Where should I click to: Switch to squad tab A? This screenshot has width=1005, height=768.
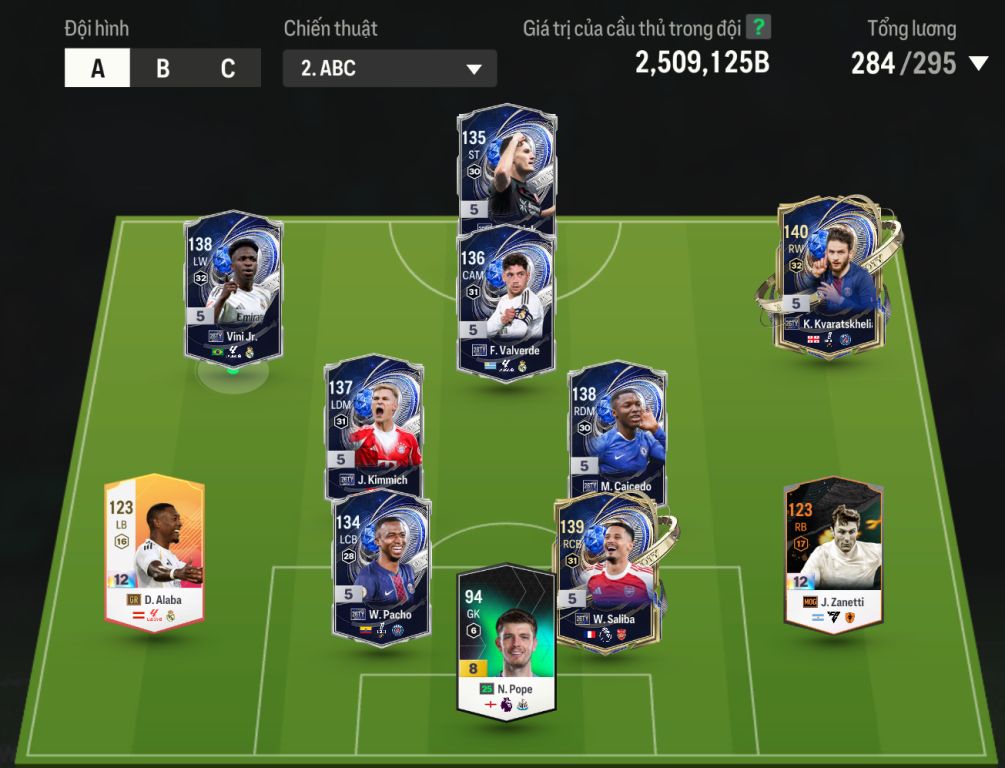tap(97, 69)
